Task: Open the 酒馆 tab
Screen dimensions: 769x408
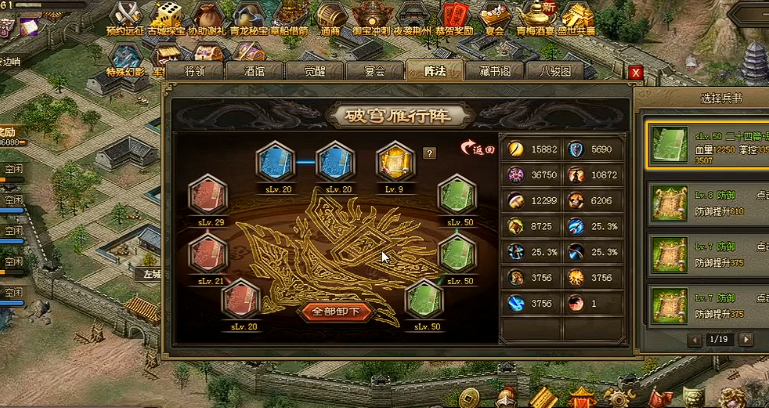Action: point(254,71)
